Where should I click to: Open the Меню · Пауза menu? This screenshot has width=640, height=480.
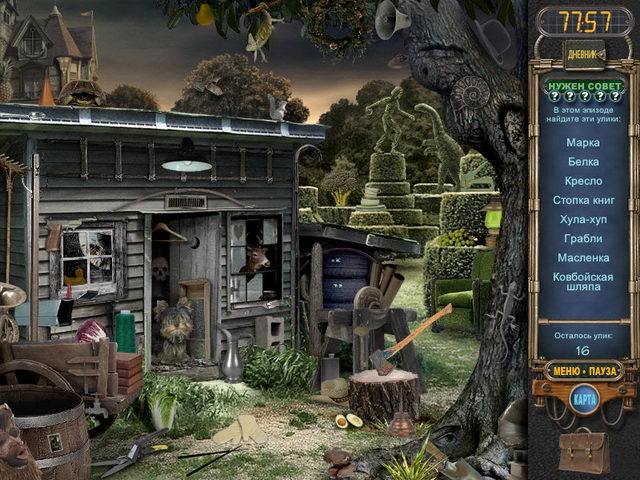point(583,370)
